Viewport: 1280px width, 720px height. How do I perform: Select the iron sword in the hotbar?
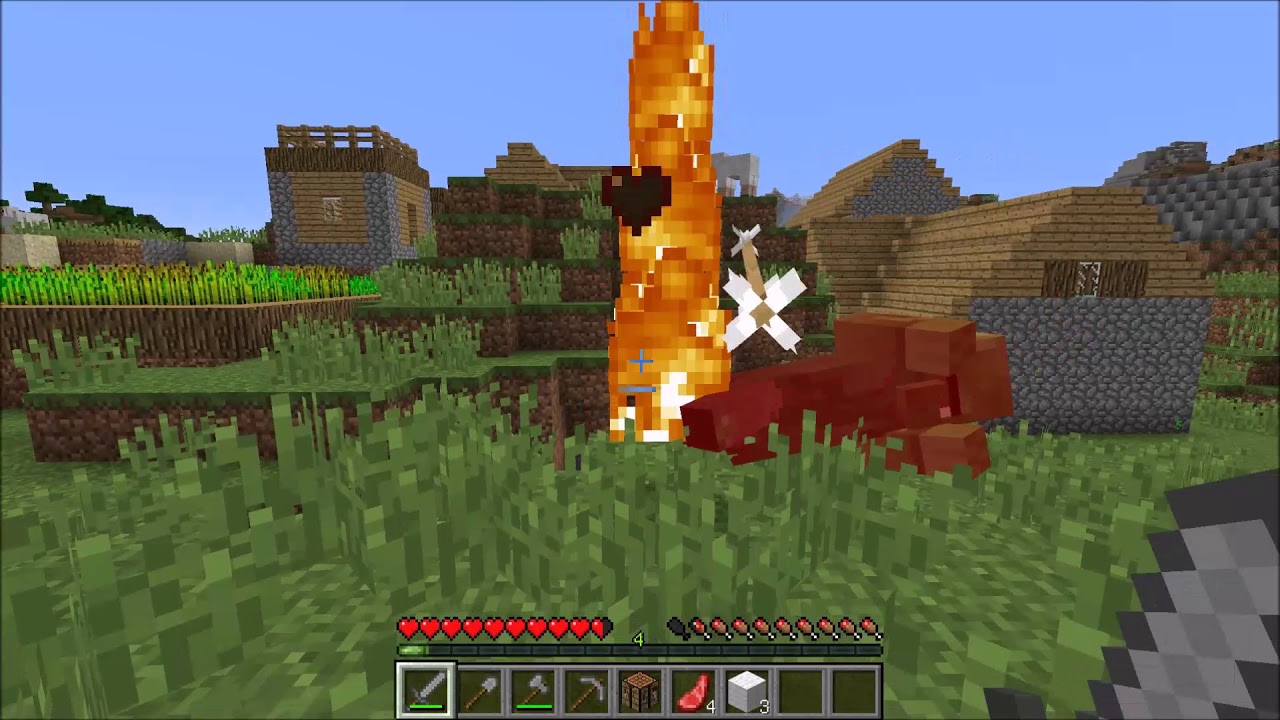[x=427, y=687]
